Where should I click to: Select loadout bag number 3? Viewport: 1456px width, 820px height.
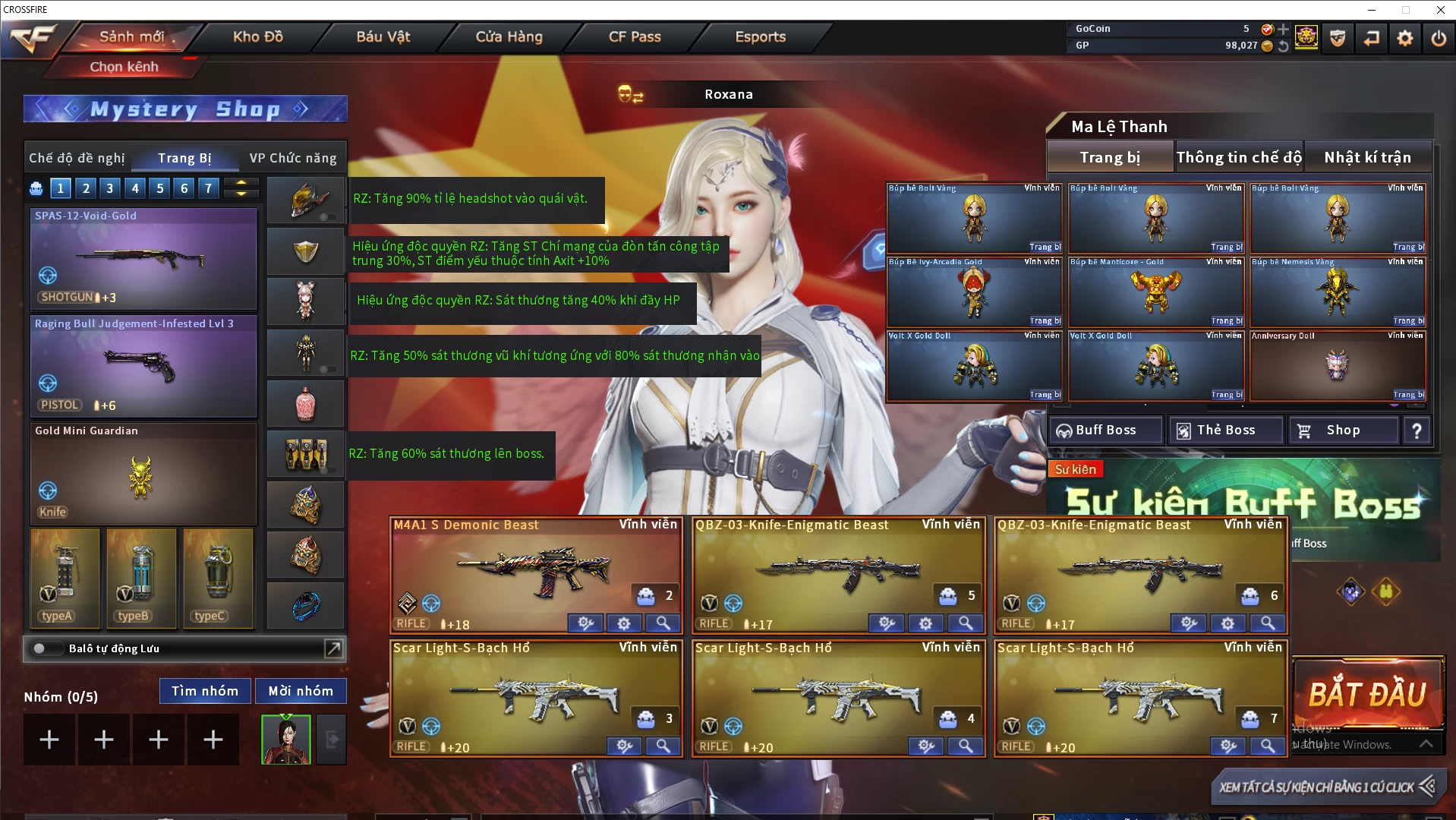point(110,188)
